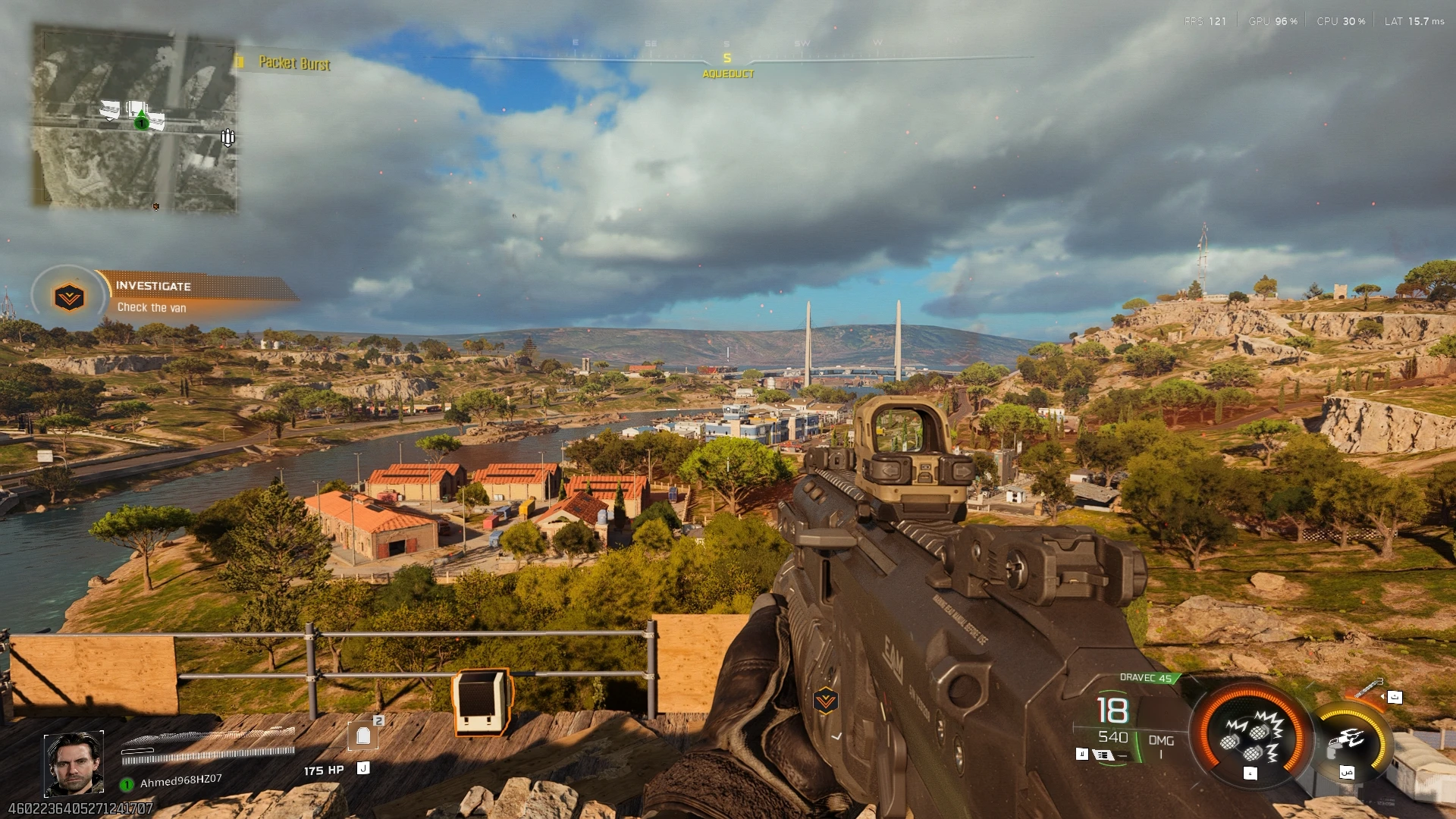Viewport: 1456px width, 819px height.
Task: Click the green player marker on the minimap
Action: click(x=141, y=121)
